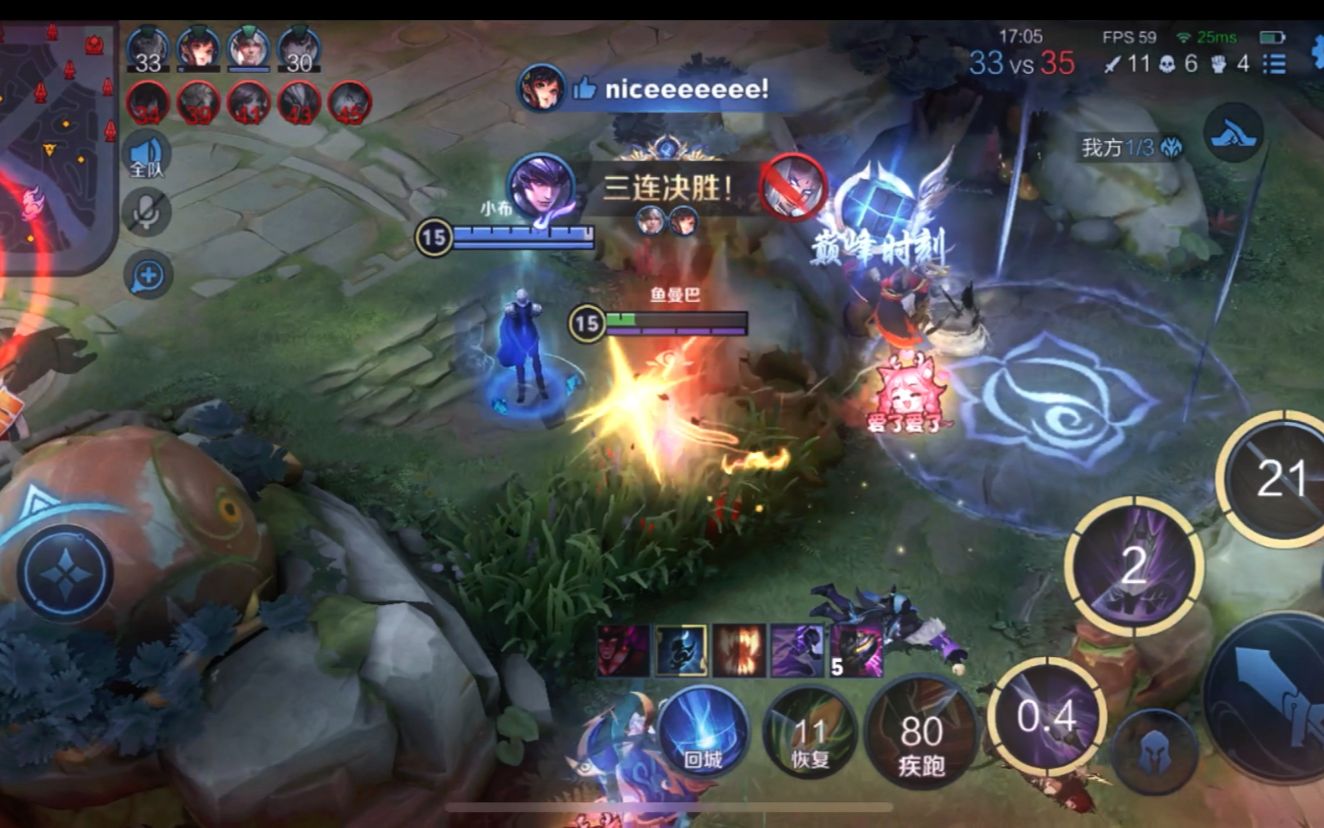Image resolution: width=1324 pixels, height=828 pixels.
Task: Select the item slot marked 5
Action: pyautogui.click(x=856, y=651)
